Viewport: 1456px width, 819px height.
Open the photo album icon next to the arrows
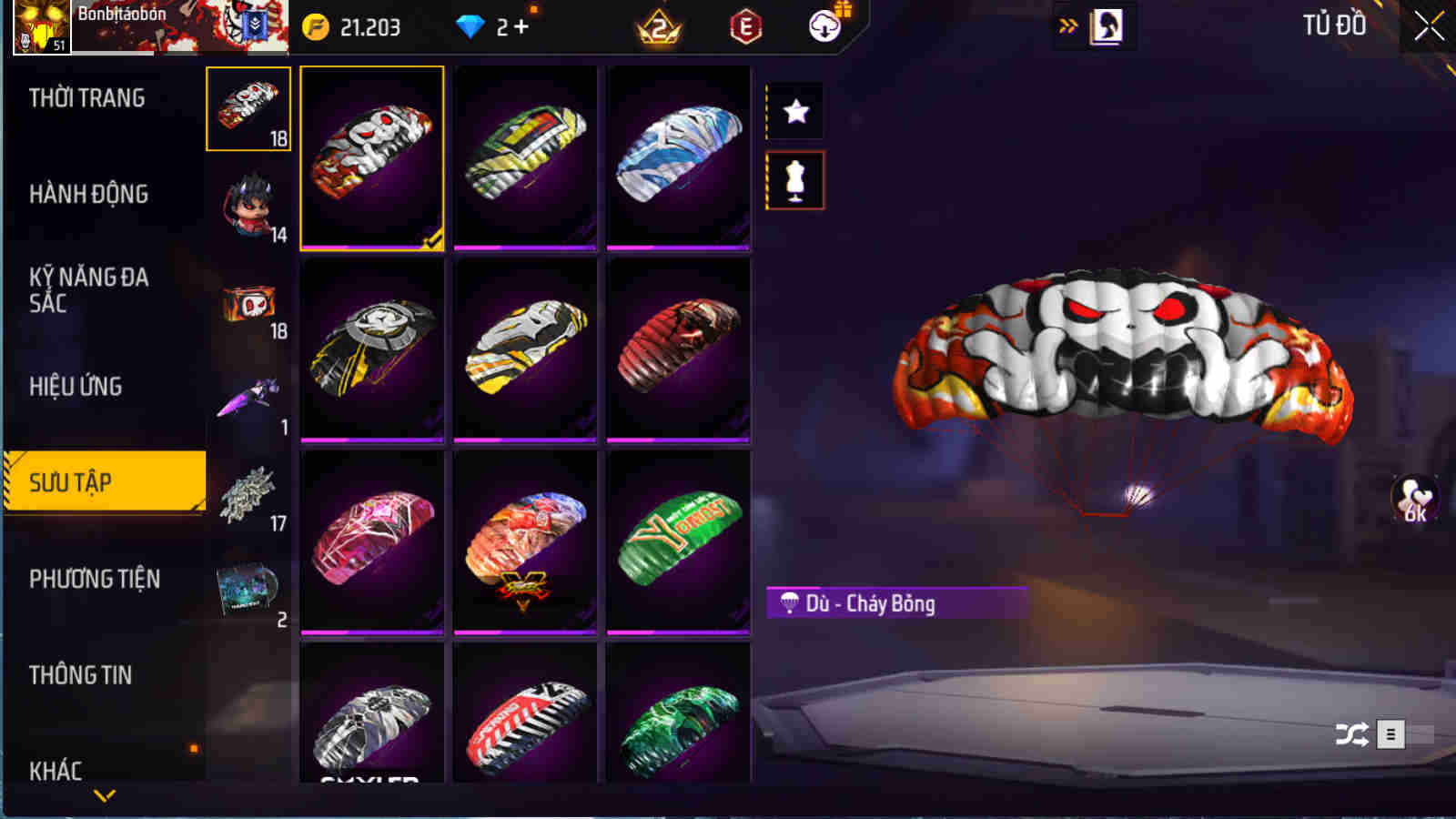[1108, 25]
